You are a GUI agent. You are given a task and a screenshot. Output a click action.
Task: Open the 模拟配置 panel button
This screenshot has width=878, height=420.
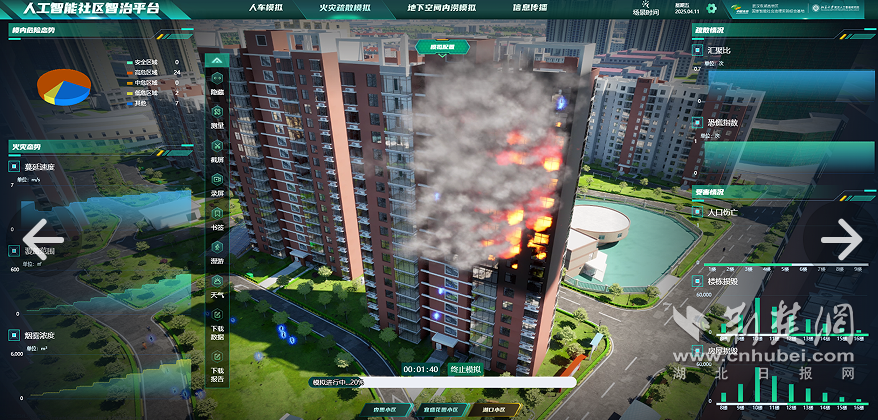(442, 46)
